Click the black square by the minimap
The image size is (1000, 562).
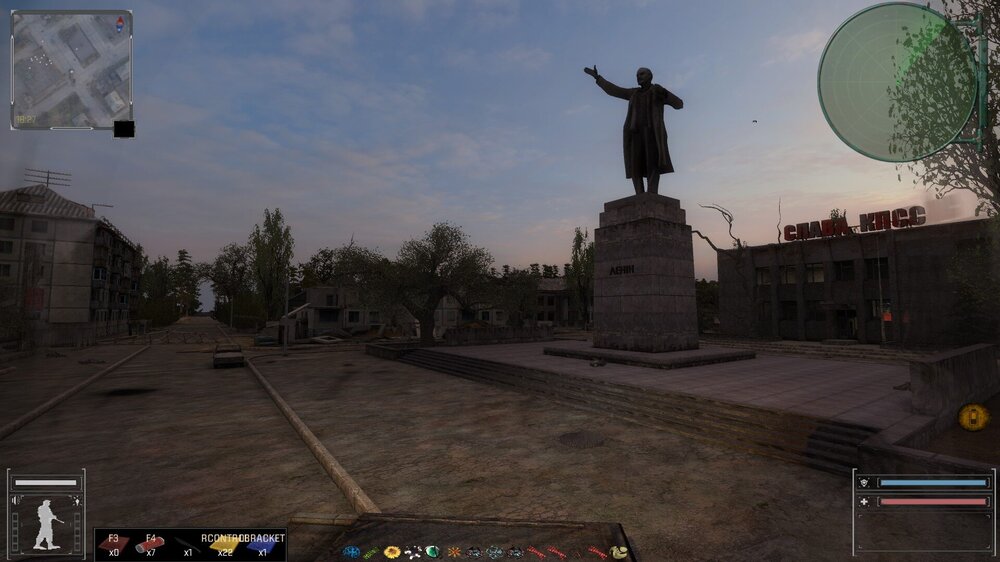click(x=124, y=128)
